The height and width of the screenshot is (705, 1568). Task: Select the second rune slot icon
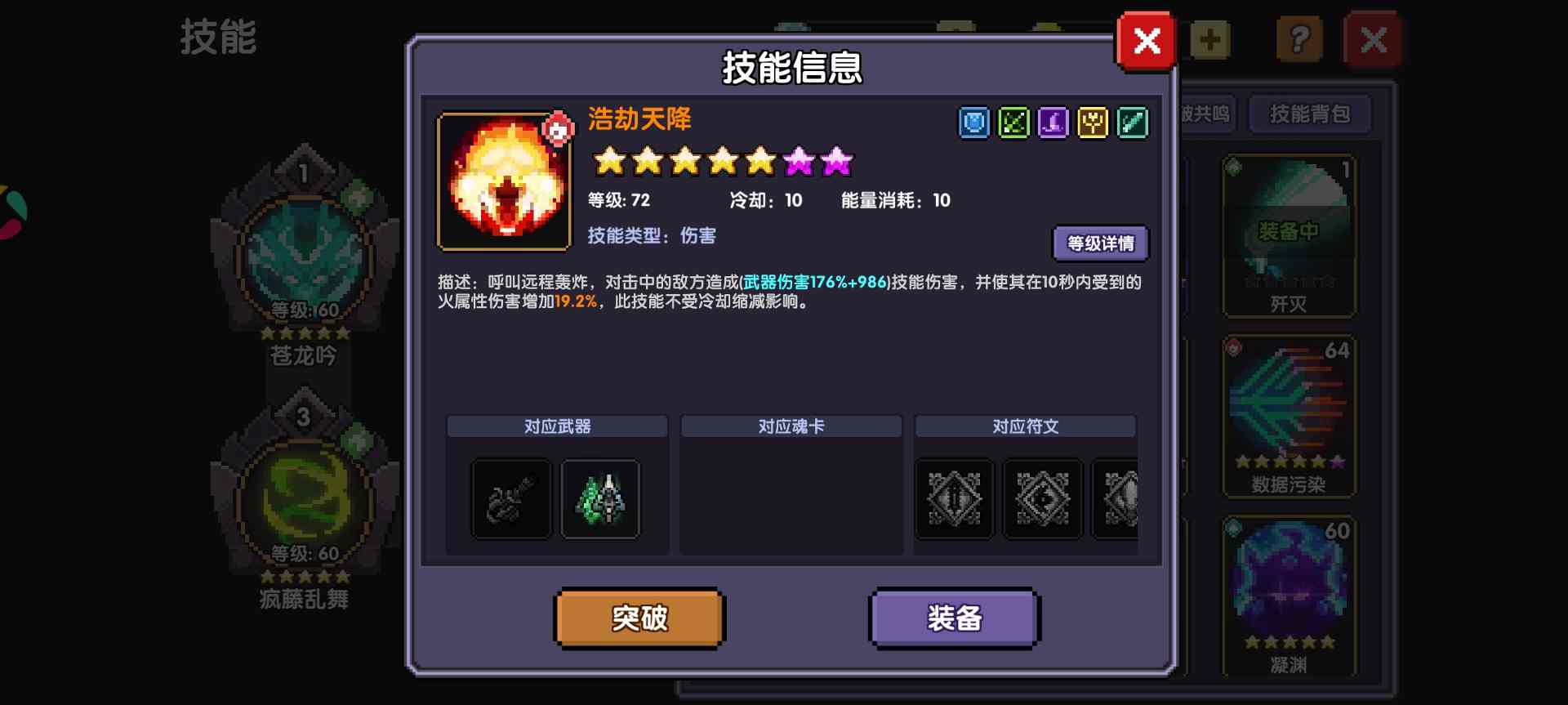pyautogui.click(x=1043, y=499)
